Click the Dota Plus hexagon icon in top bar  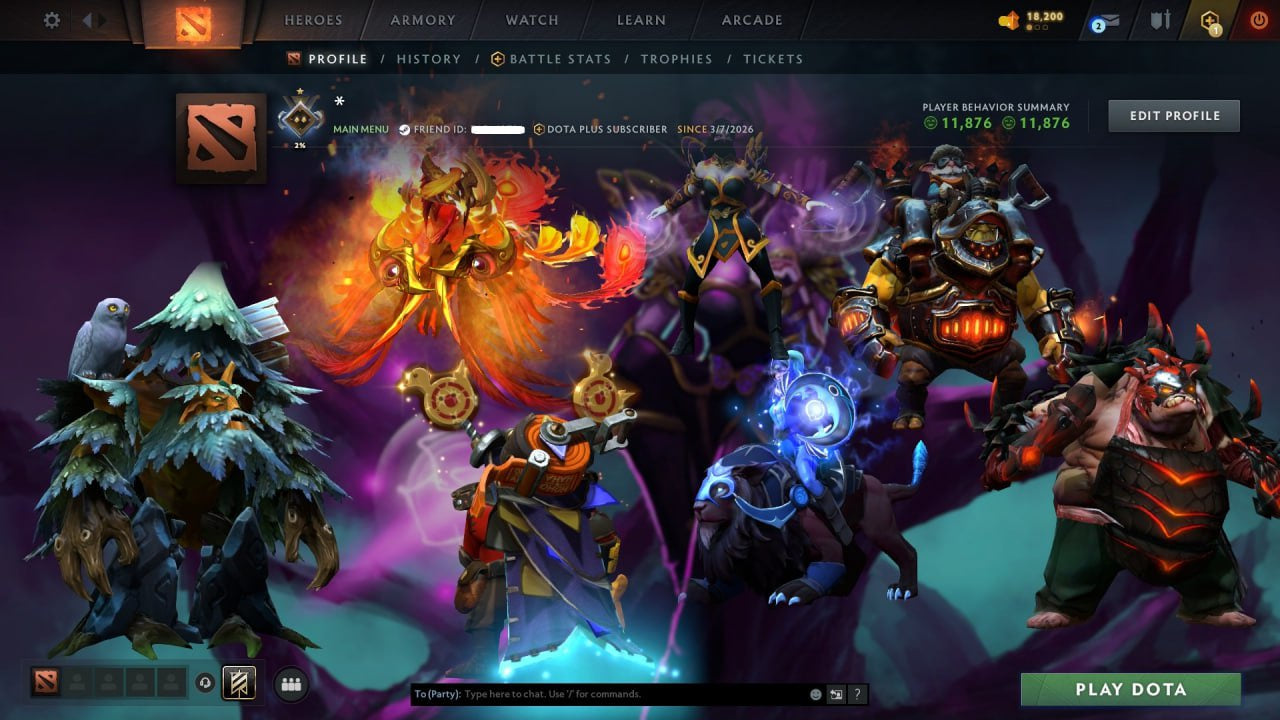[1208, 20]
